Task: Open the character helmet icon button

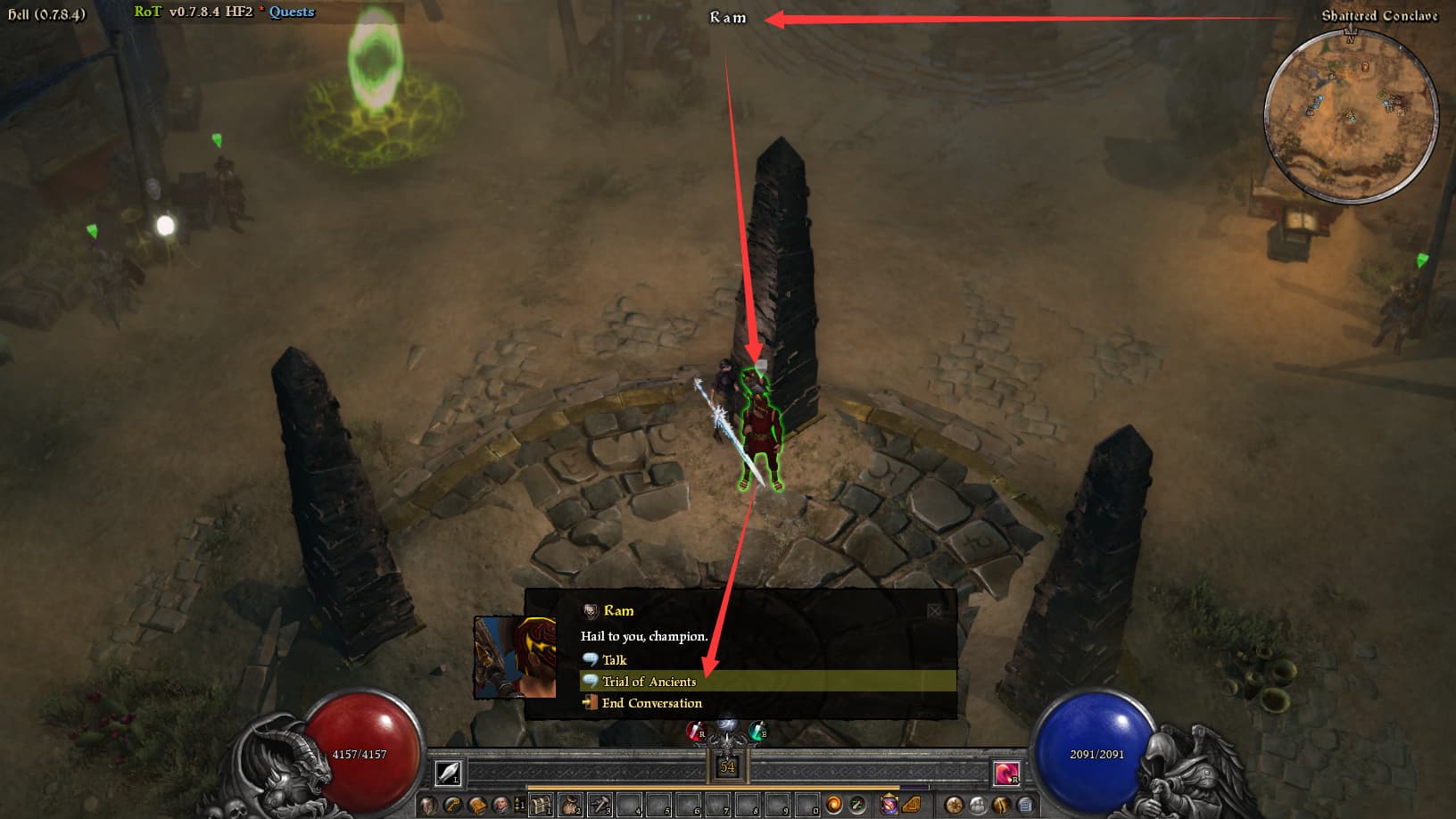Action: pos(429,805)
